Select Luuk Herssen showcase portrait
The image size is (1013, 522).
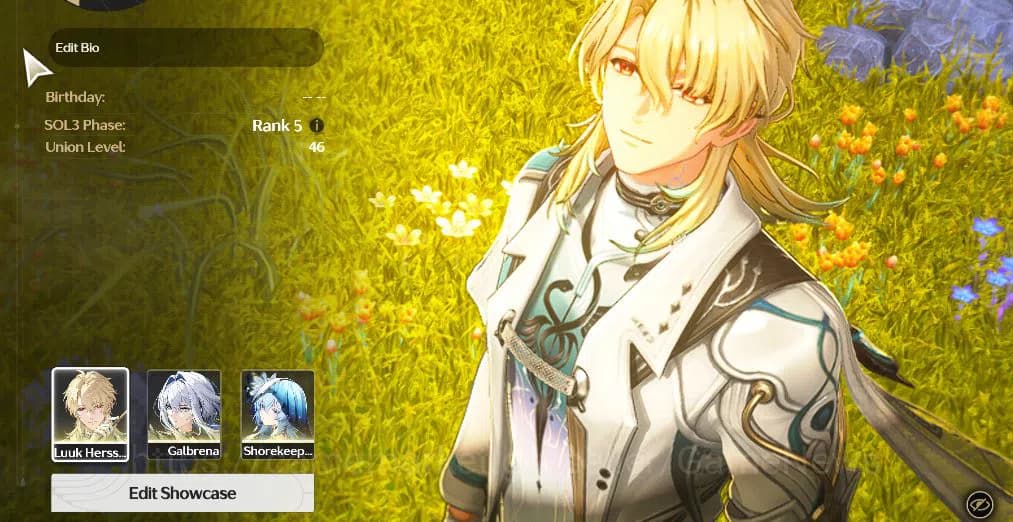90,414
